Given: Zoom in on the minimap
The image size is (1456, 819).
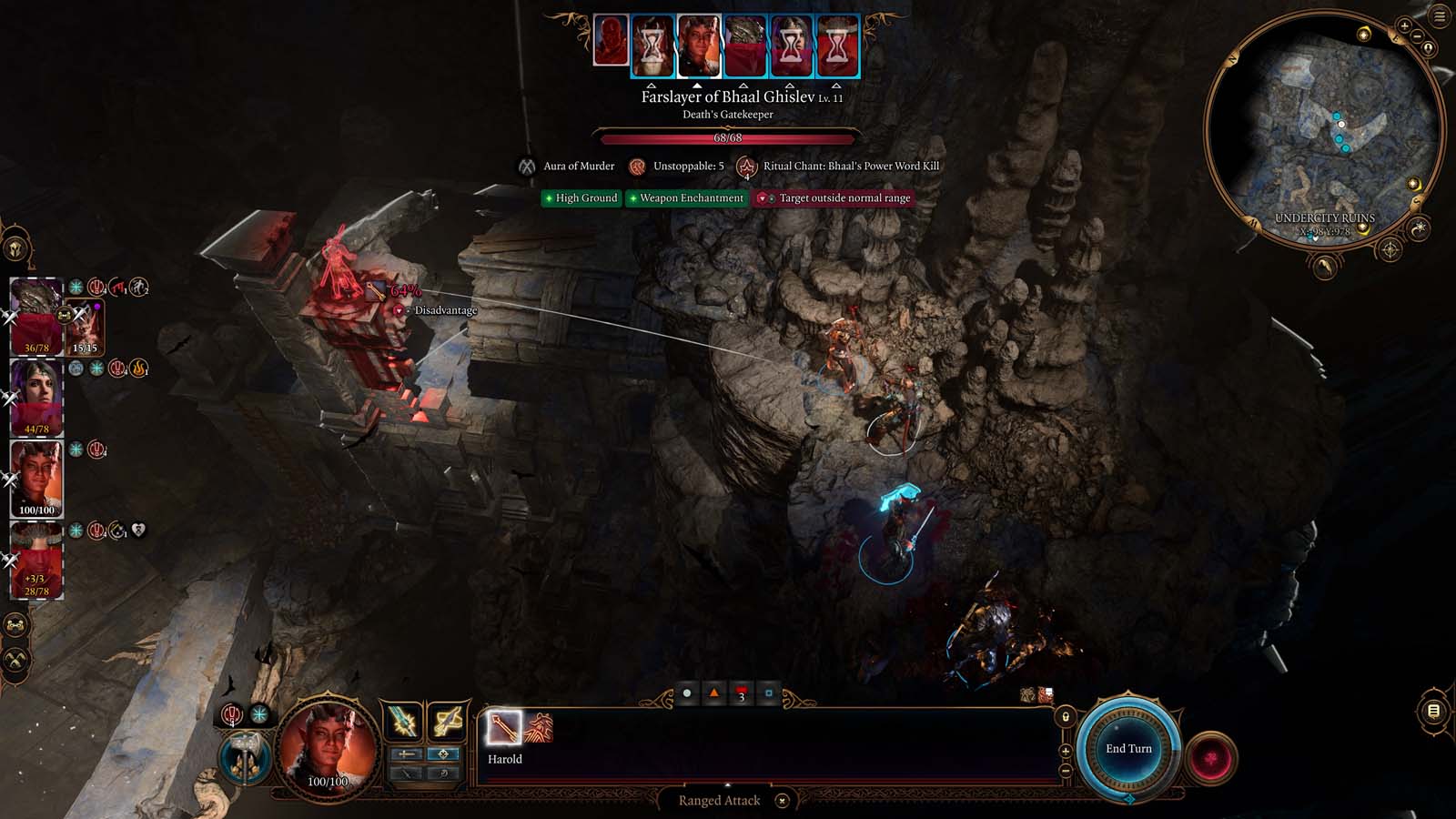Looking at the screenshot, I should click(x=1406, y=27).
